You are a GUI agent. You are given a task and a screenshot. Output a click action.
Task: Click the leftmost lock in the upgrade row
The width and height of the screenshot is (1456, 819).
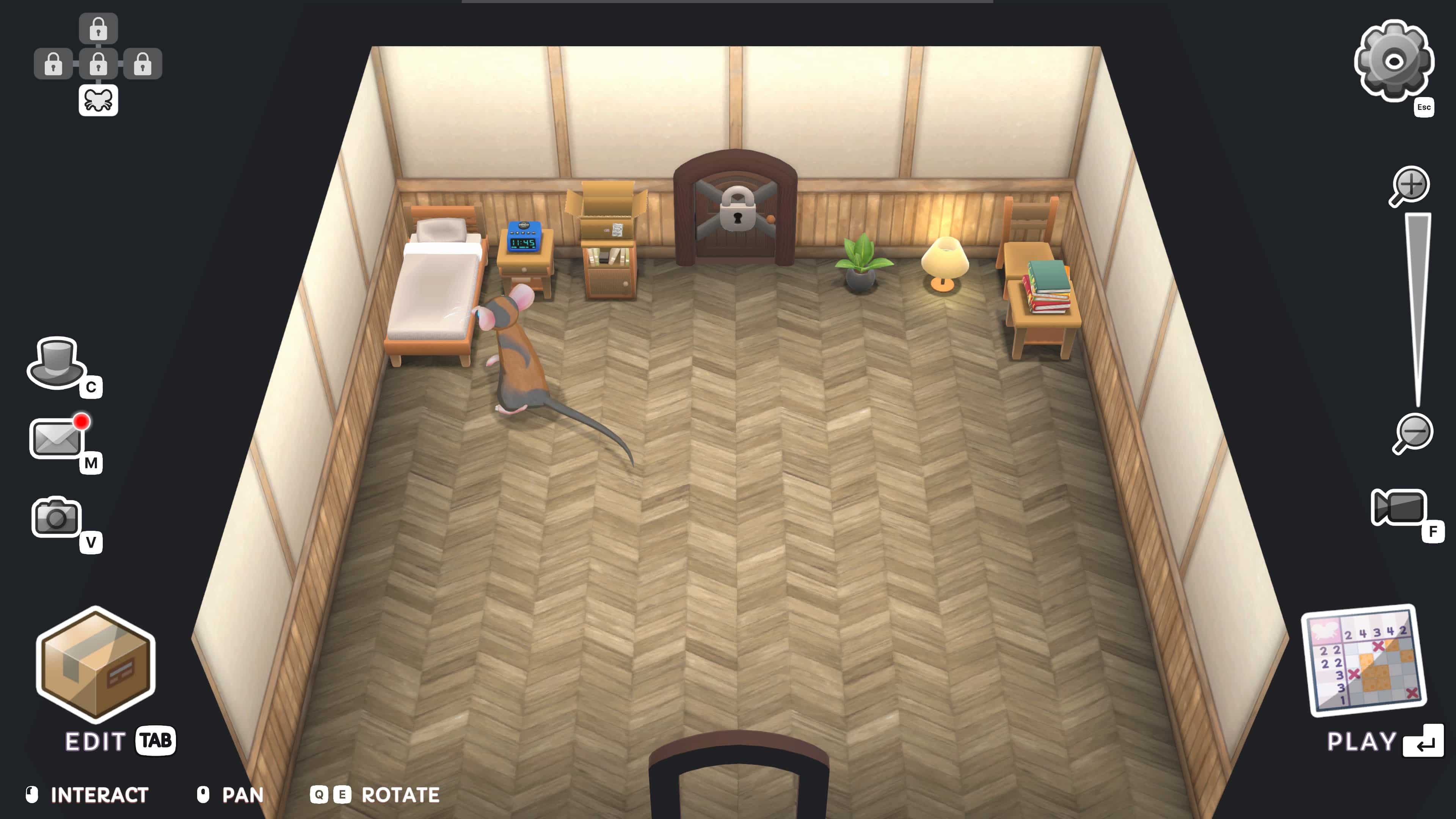tap(53, 63)
